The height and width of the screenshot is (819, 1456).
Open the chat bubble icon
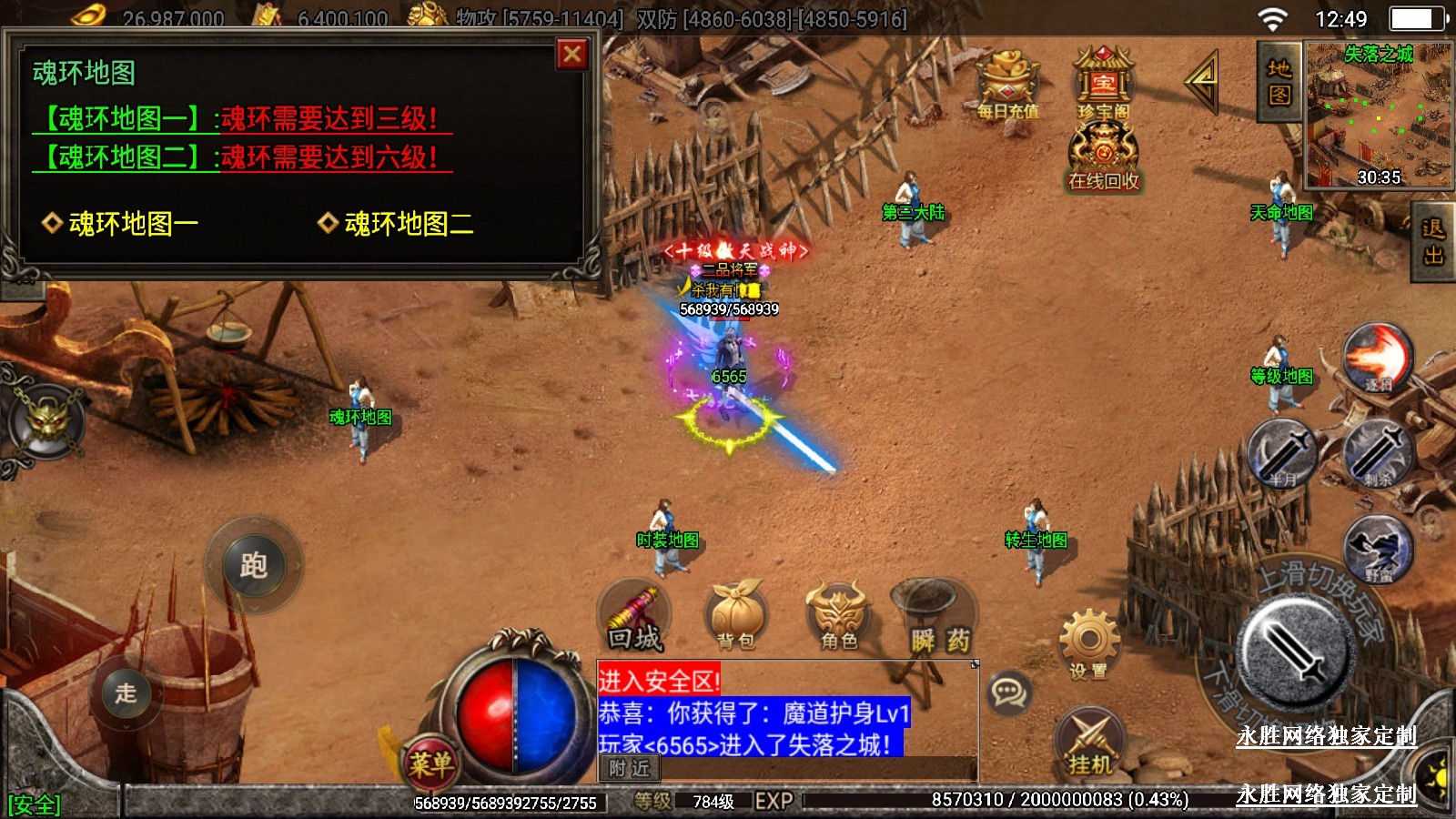(1008, 693)
